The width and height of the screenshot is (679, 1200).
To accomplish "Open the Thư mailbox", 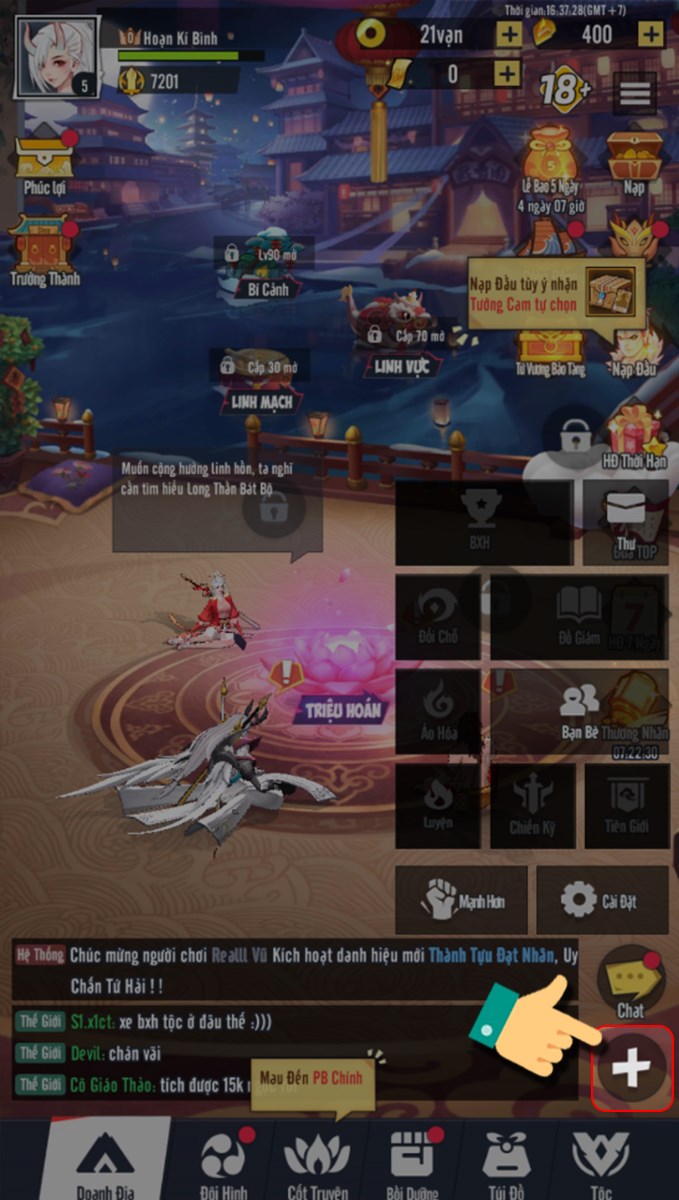I will click(x=626, y=520).
